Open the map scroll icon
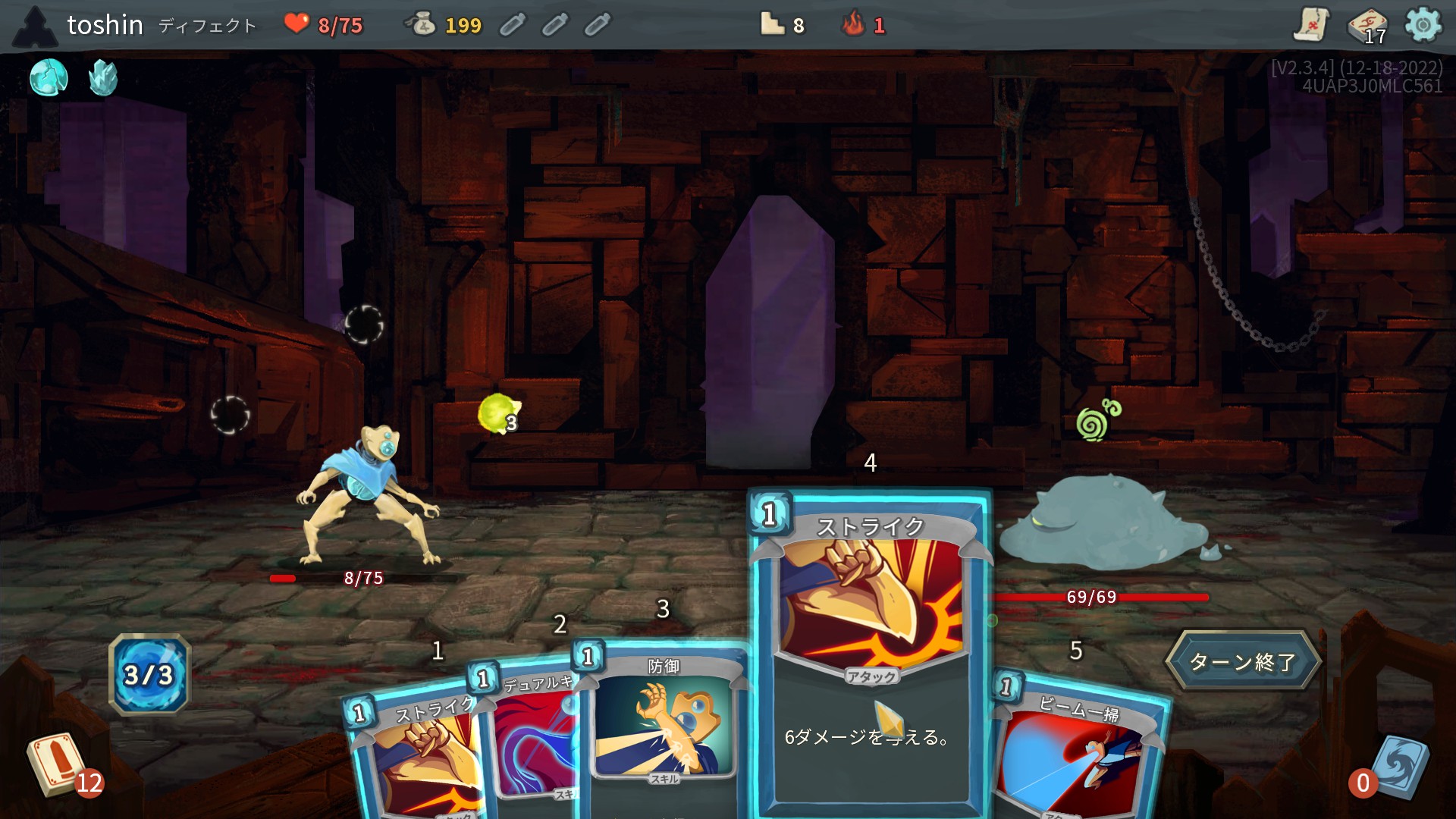 [1310, 24]
